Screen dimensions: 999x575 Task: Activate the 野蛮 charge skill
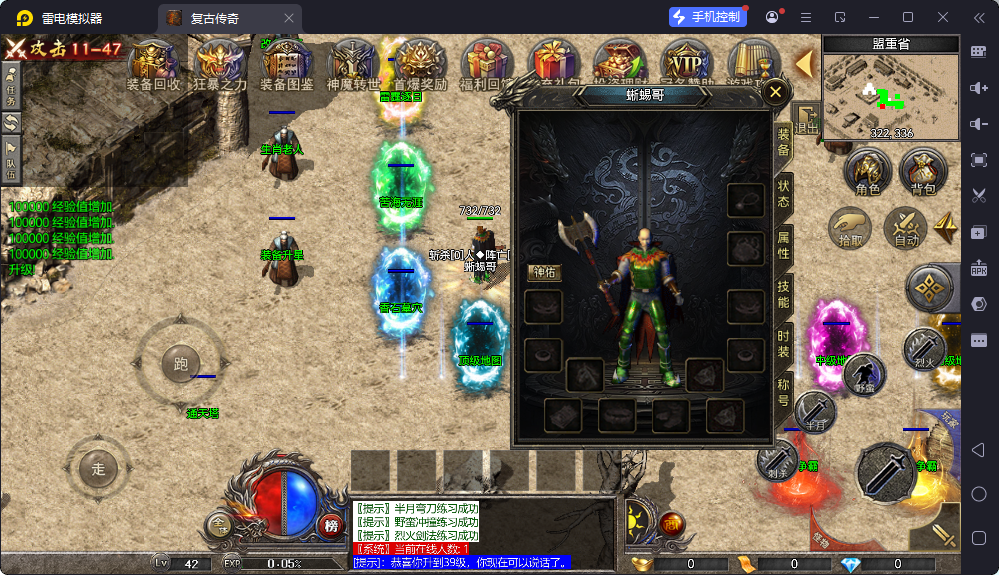click(x=863, y=375)
